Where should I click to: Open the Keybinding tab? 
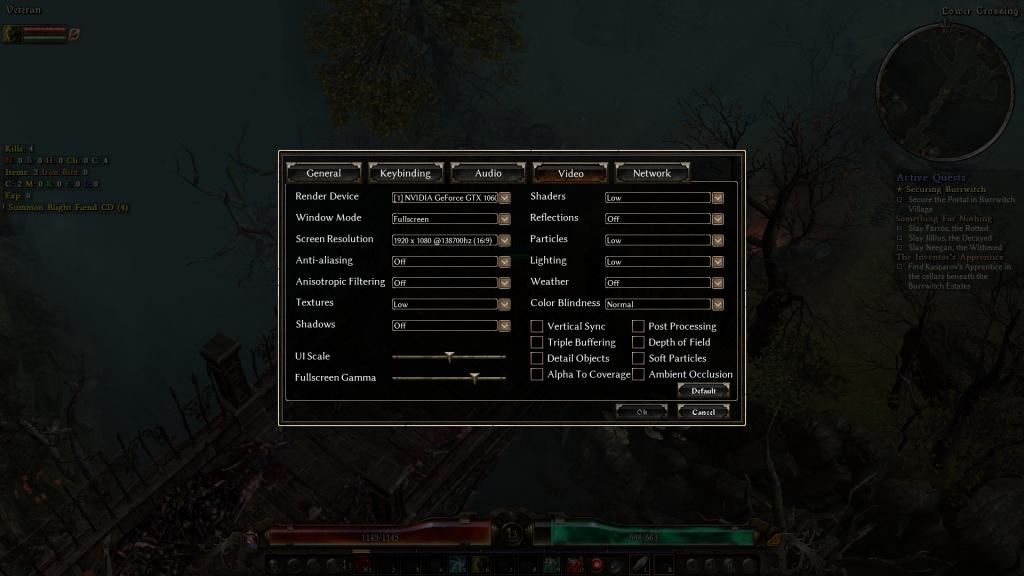tap(405, 173)
